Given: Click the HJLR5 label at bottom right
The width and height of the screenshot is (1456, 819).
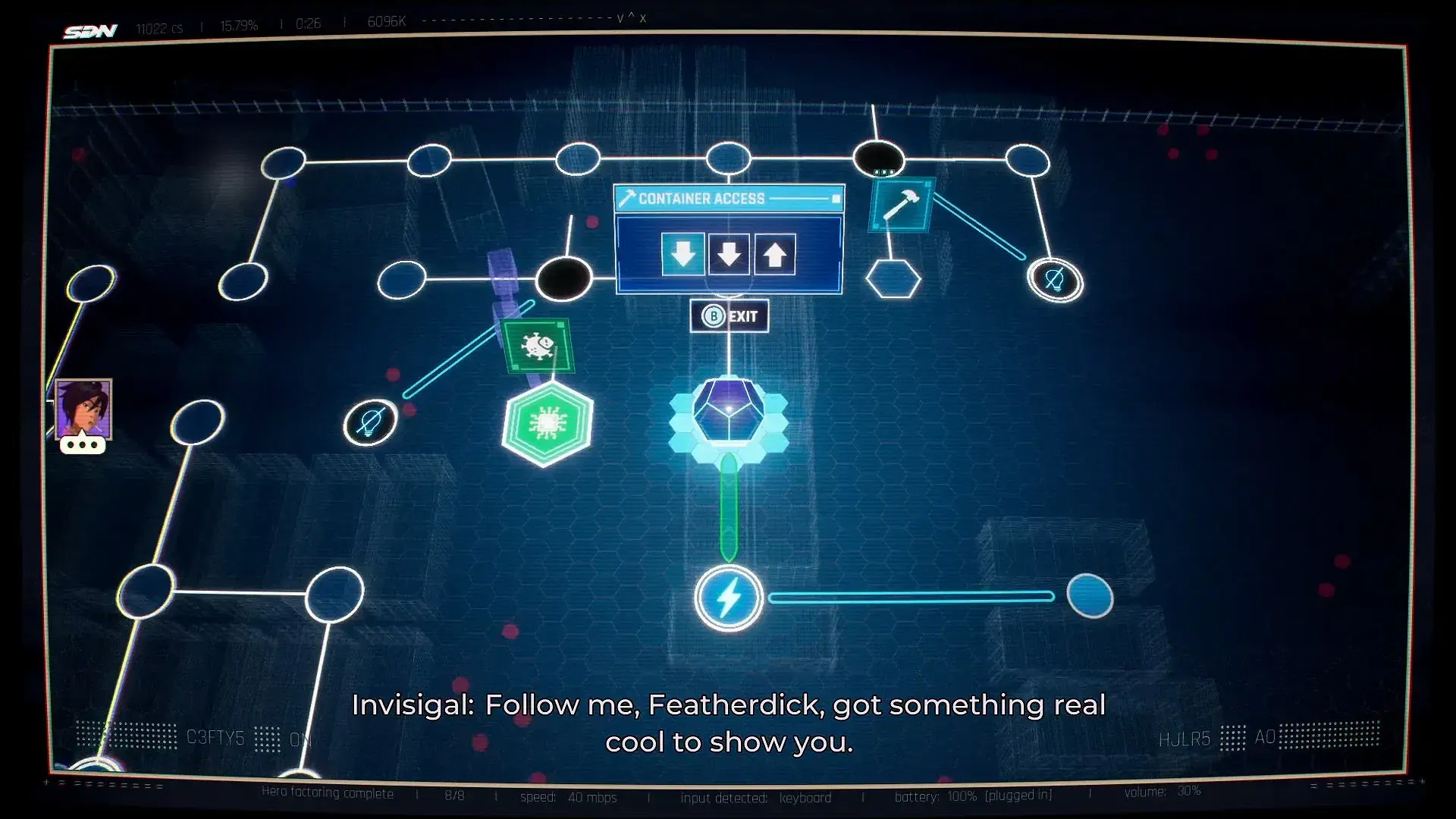Looking at the screenshot, I should pos(1187,738).
